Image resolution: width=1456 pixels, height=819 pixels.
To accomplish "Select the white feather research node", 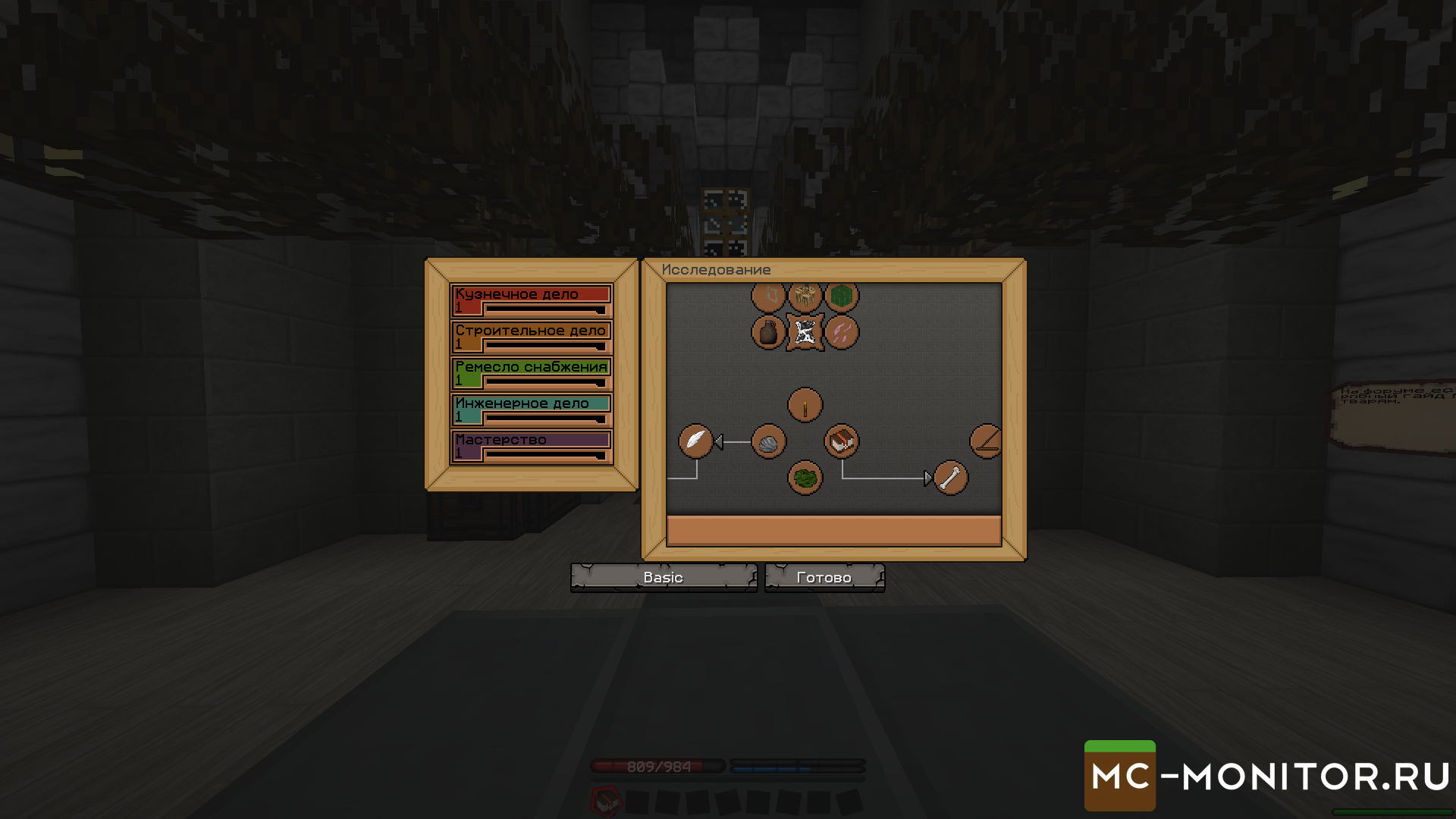I will [695, 441].
